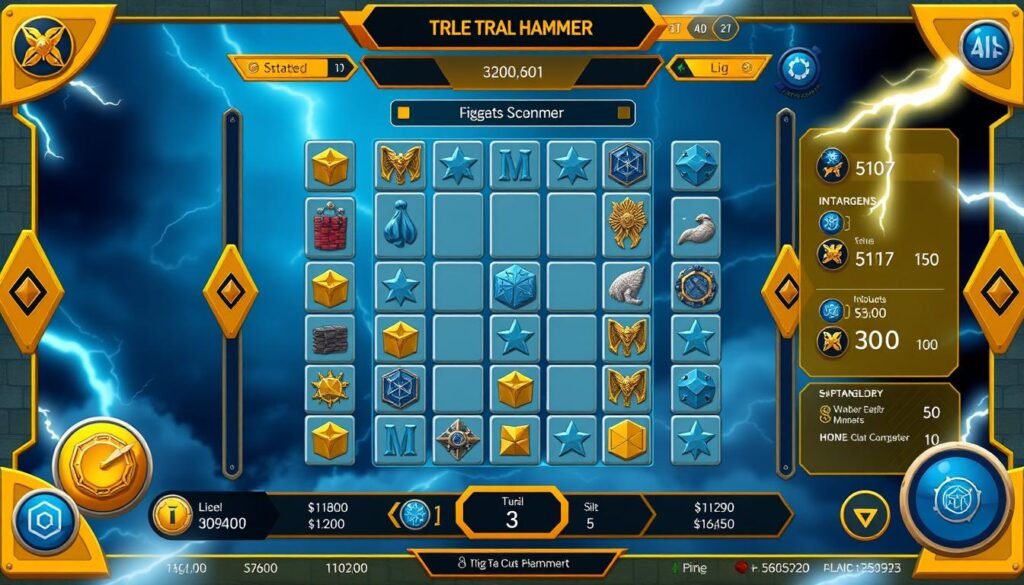
Task: Choose the Lig button
Action: pyautogui.click(x=719, y=68)
